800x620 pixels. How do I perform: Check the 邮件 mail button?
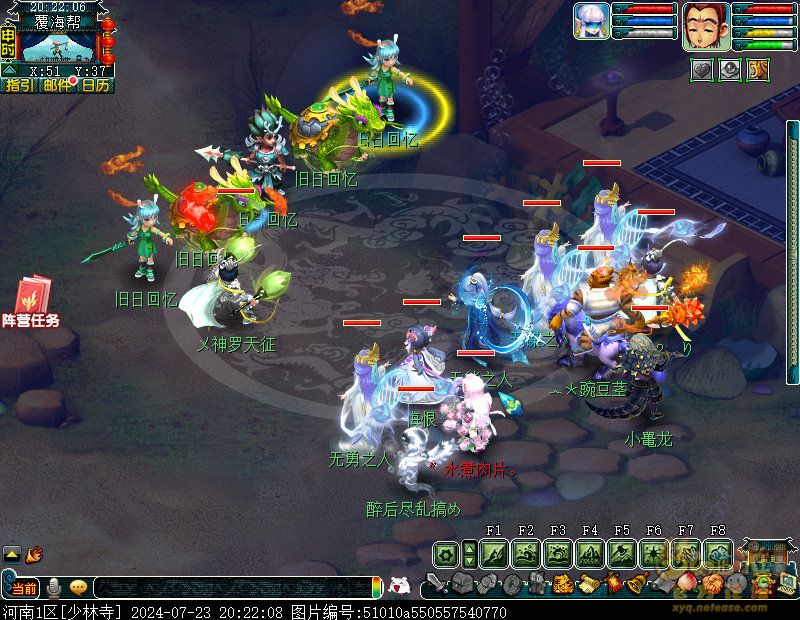[57, 86]
